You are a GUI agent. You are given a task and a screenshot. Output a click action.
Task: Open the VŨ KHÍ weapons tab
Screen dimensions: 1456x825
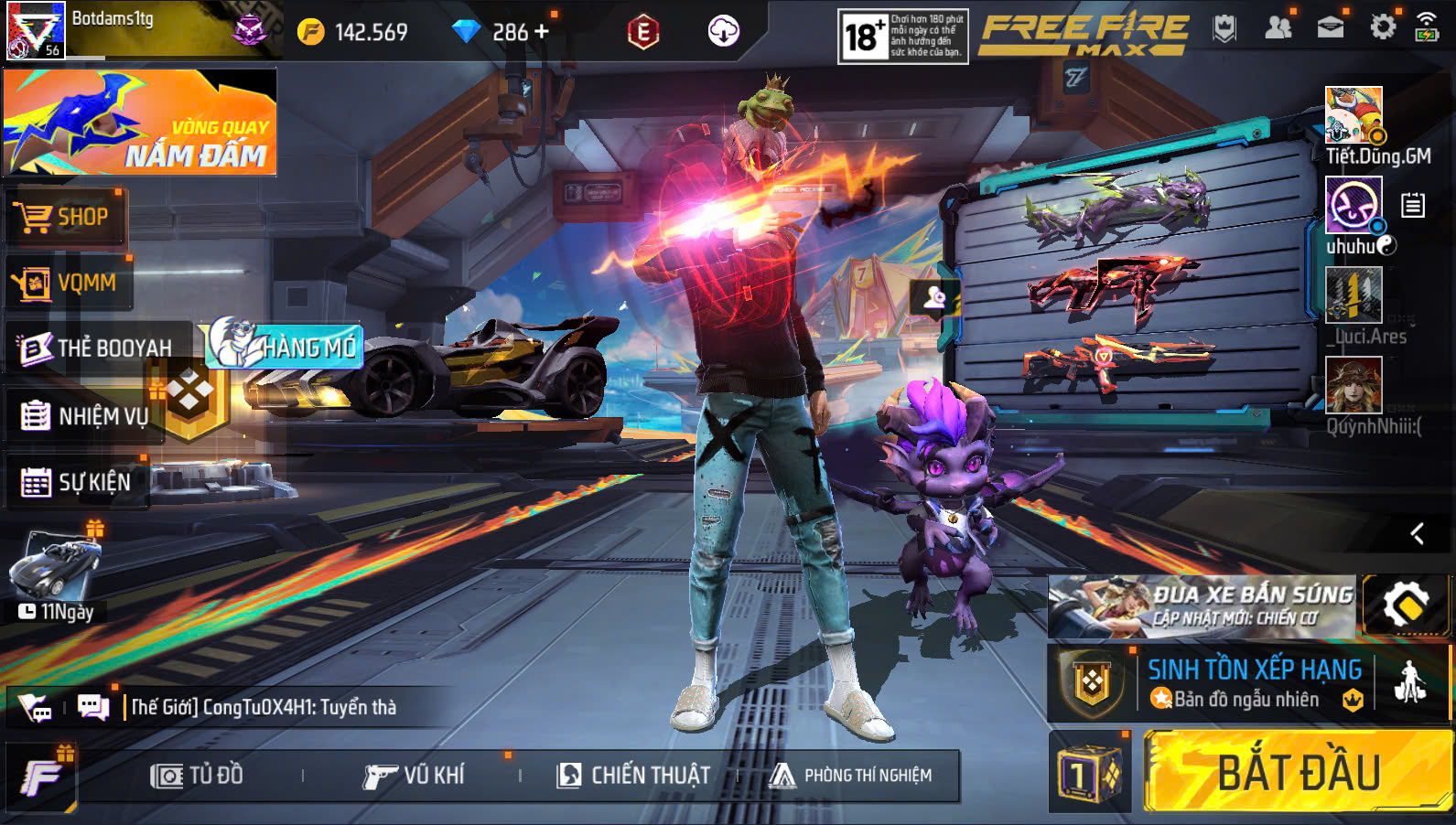click(x=415, y=776)
